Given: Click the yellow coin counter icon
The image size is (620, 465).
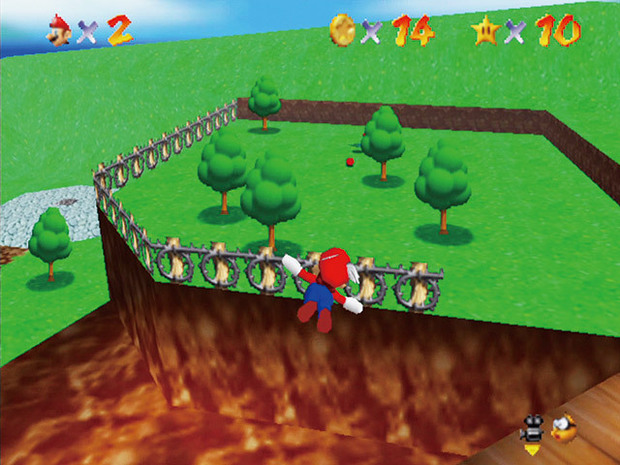Looking at the screenshot, I should (x=341, y=31).
